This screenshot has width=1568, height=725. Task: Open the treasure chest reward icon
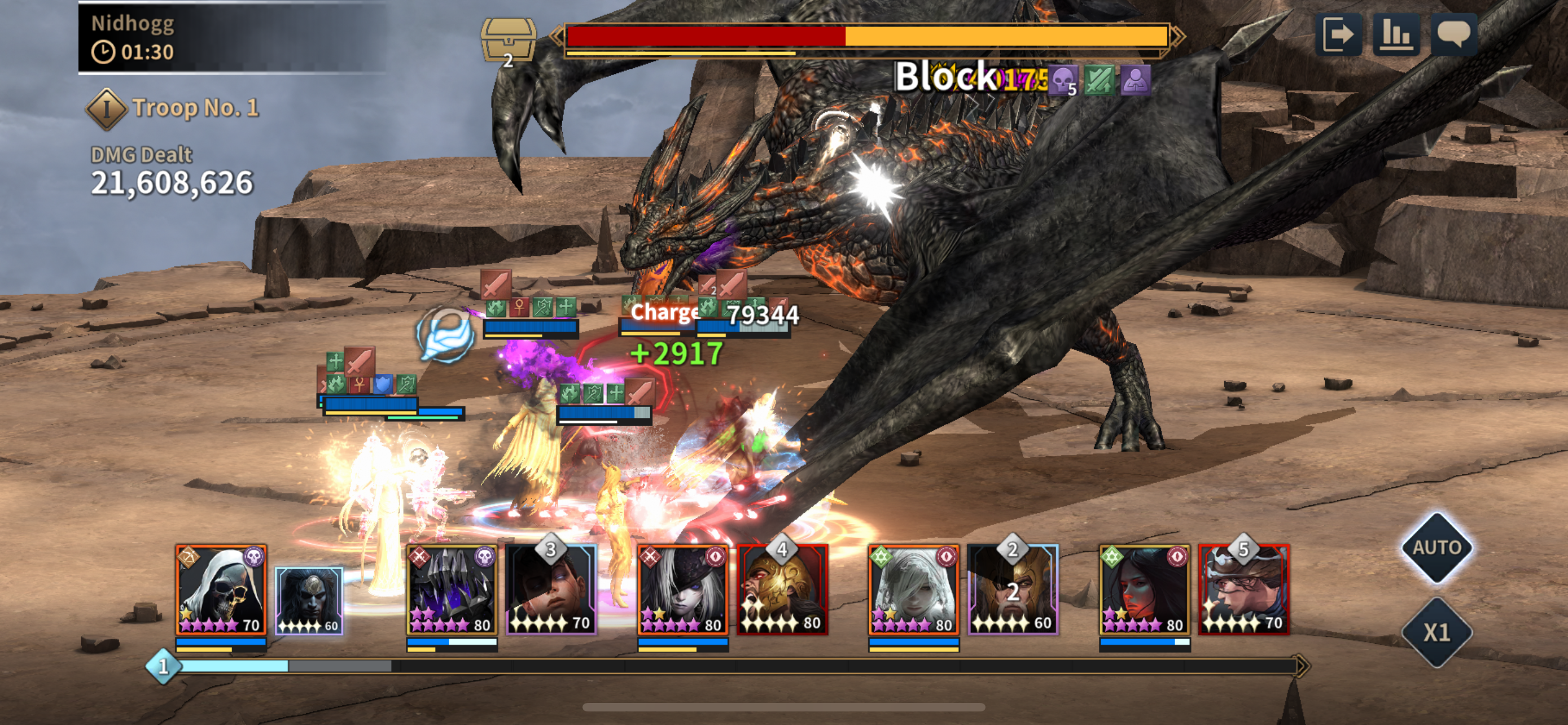click(508, 40)
